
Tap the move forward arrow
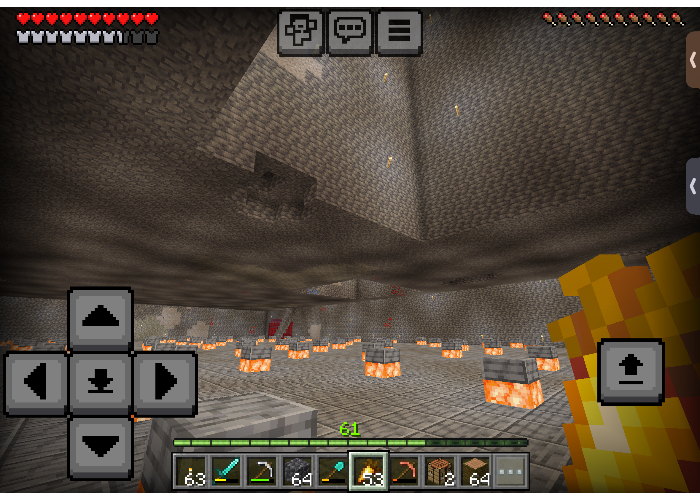(100, 319)
